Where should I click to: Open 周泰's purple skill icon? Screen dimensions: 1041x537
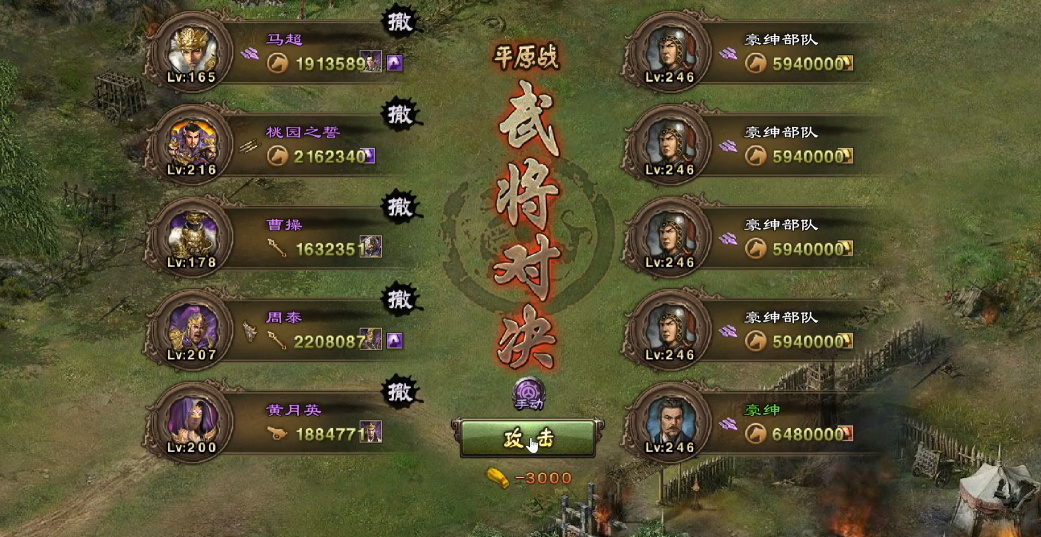pyautogui.click(x=395, y=341)
